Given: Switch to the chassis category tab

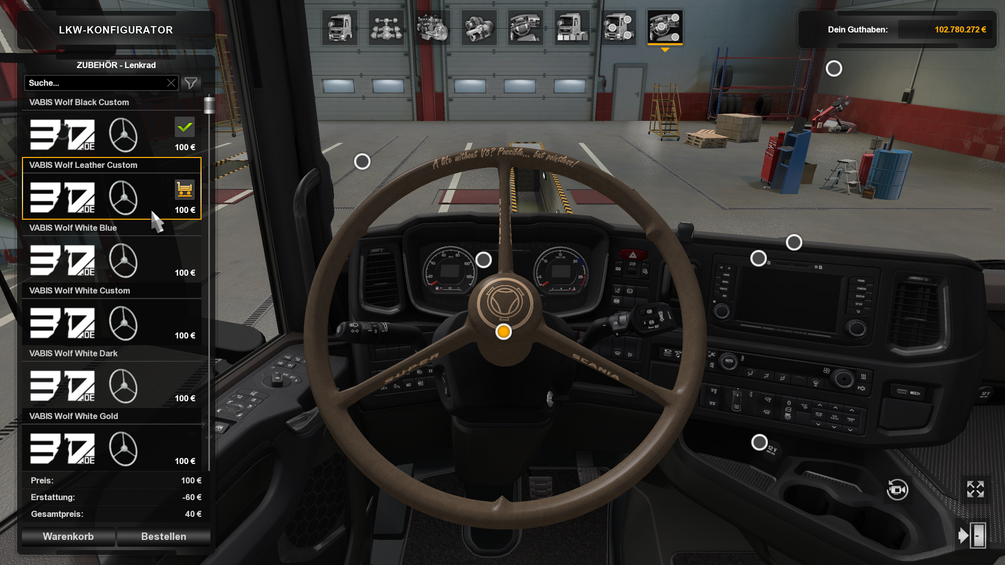Looking at the screenshot, I should [x=387, y=28].
